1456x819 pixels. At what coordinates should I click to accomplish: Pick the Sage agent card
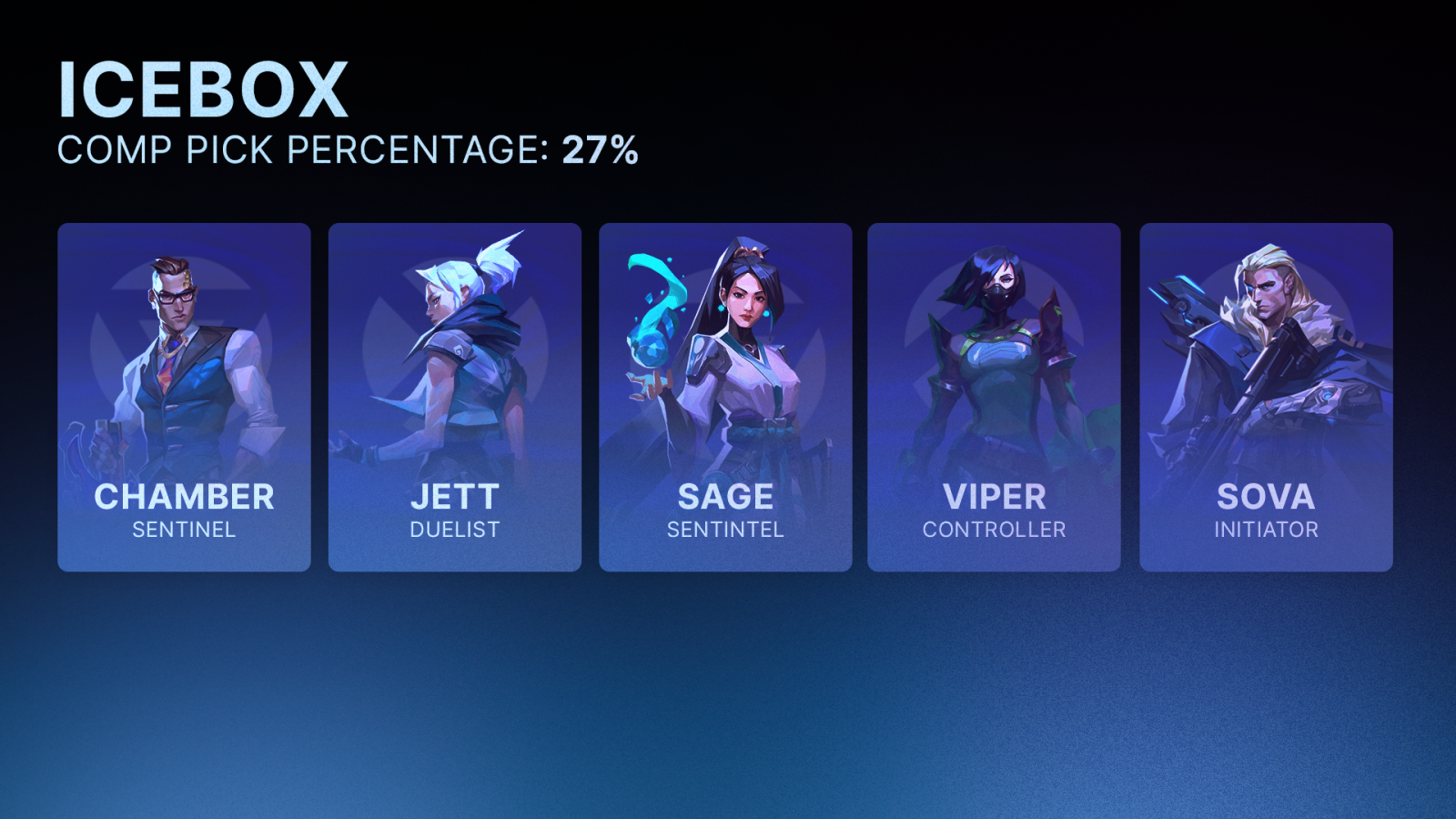(x=725, y=397)
